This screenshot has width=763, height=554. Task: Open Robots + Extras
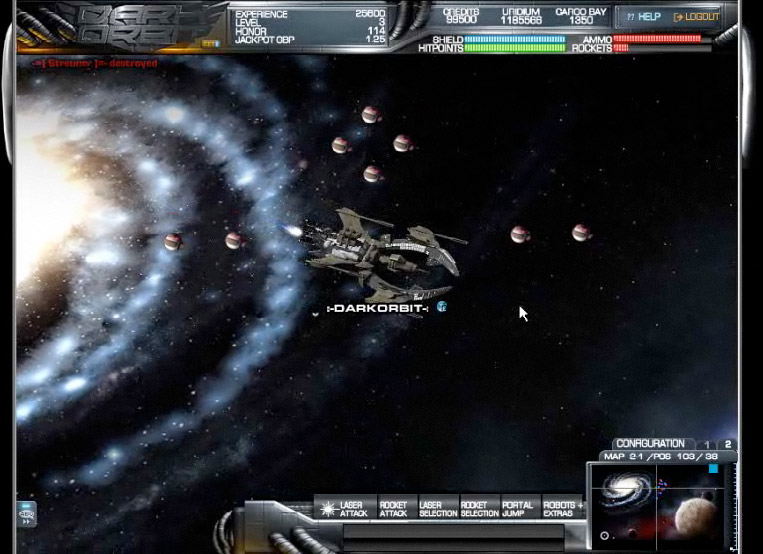coord(563,509)
